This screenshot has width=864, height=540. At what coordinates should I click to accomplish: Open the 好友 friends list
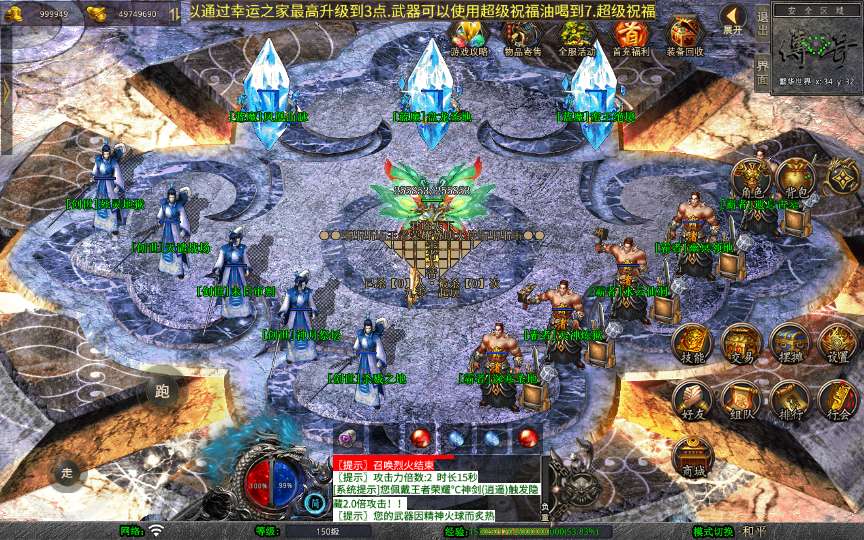coord(692,400)
